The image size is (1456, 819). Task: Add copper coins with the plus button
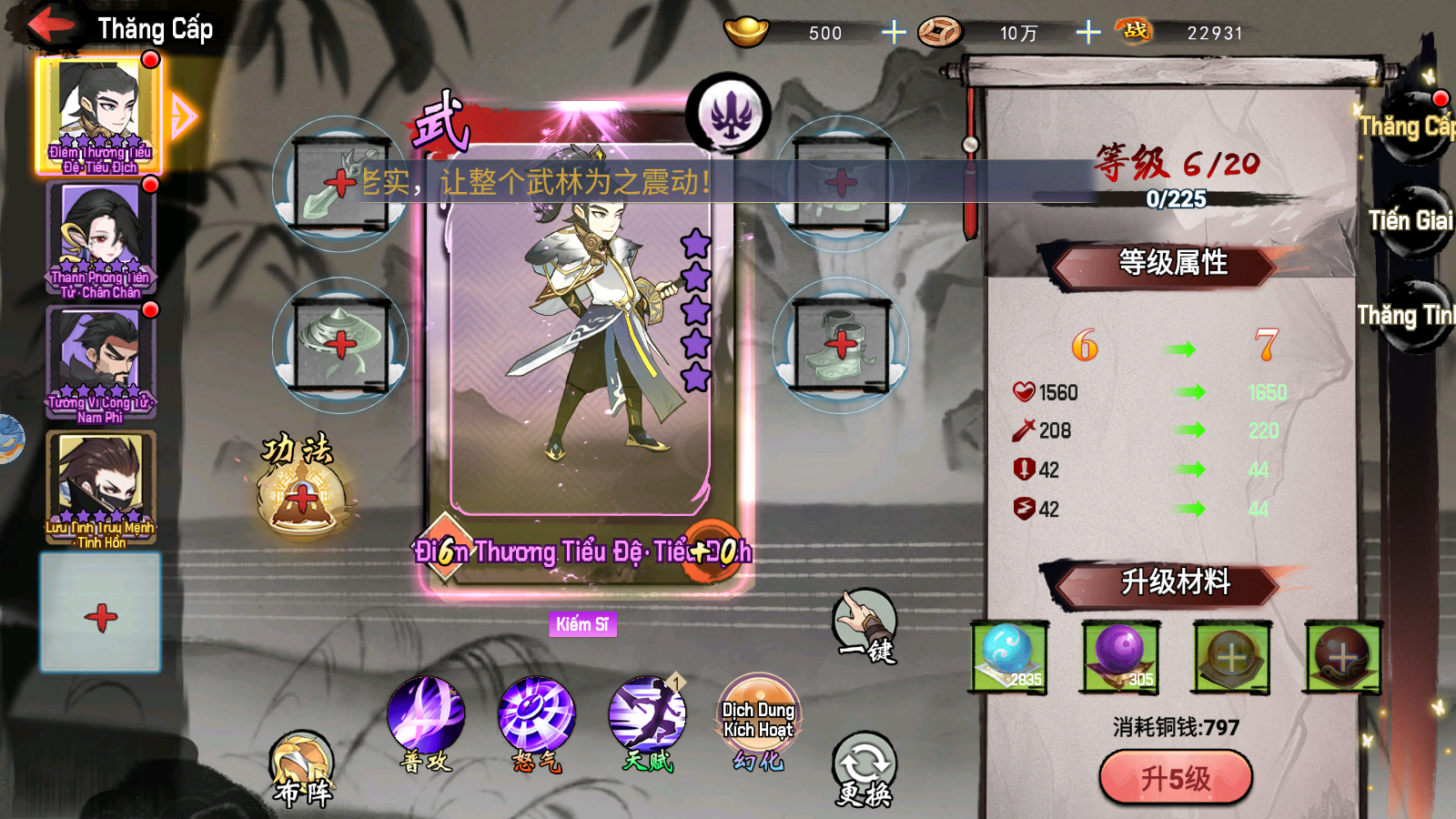click(1087, 33)
